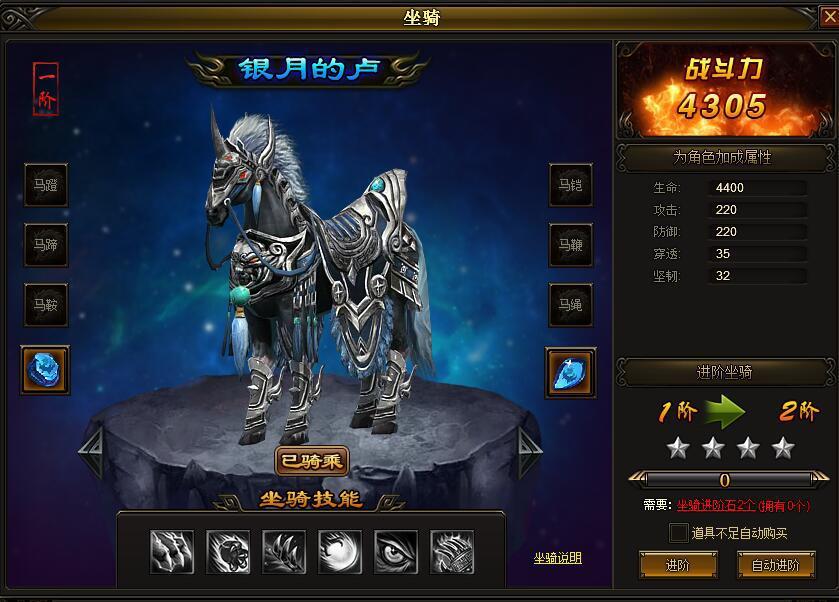This screenshot has height=602, width=839.
Task: Open the 坐骑说明 mount guide link
Action: [x=557, y=558]
